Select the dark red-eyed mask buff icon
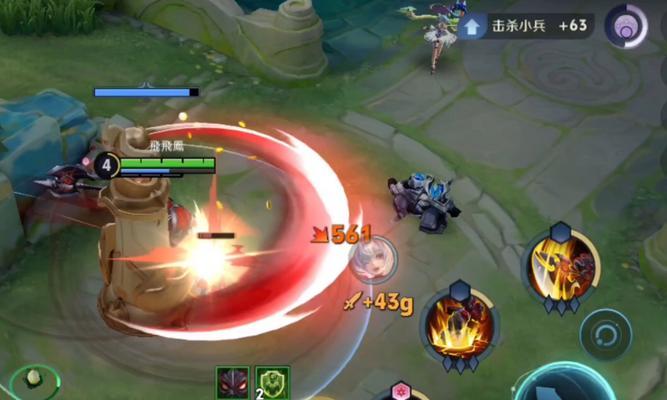 [x=232, y=383]
